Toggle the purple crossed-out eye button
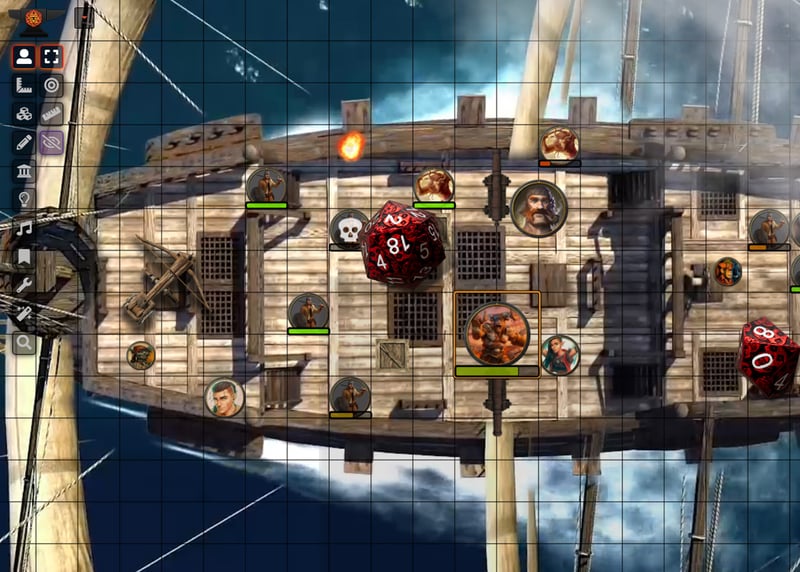 click(51, 143)
